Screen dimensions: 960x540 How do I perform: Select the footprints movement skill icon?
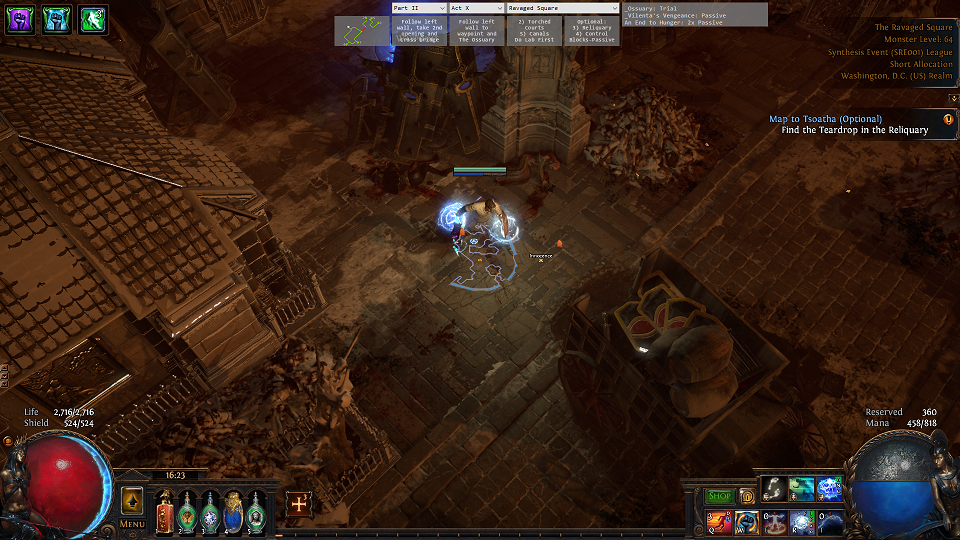click(x=775, y=487)
